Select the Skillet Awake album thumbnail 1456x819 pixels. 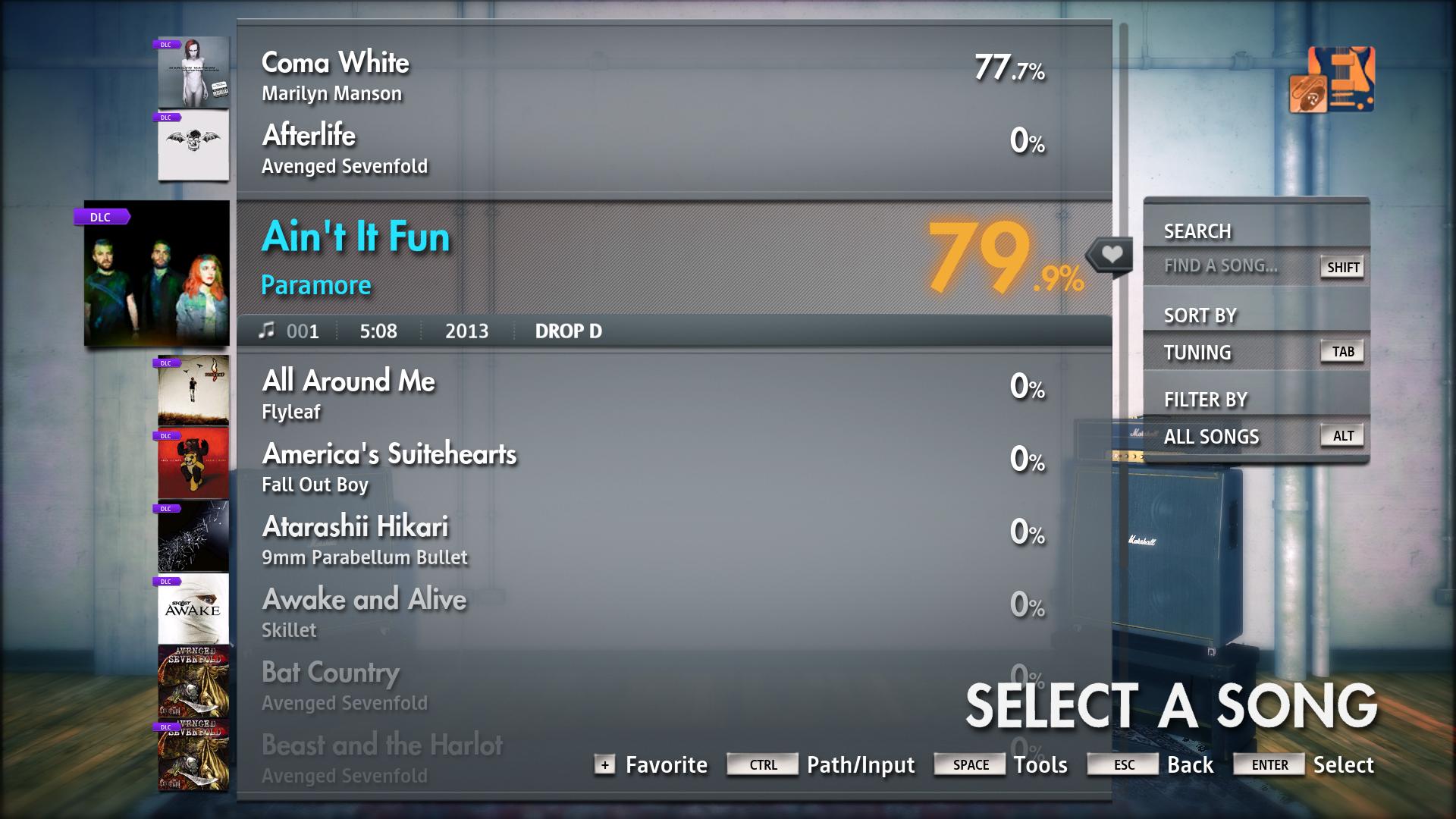pyautogui.click(x=193, y=610)
